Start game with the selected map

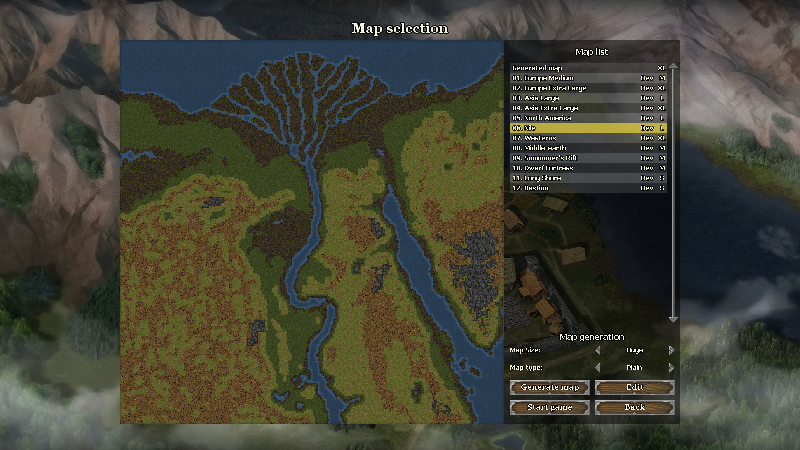547,407
